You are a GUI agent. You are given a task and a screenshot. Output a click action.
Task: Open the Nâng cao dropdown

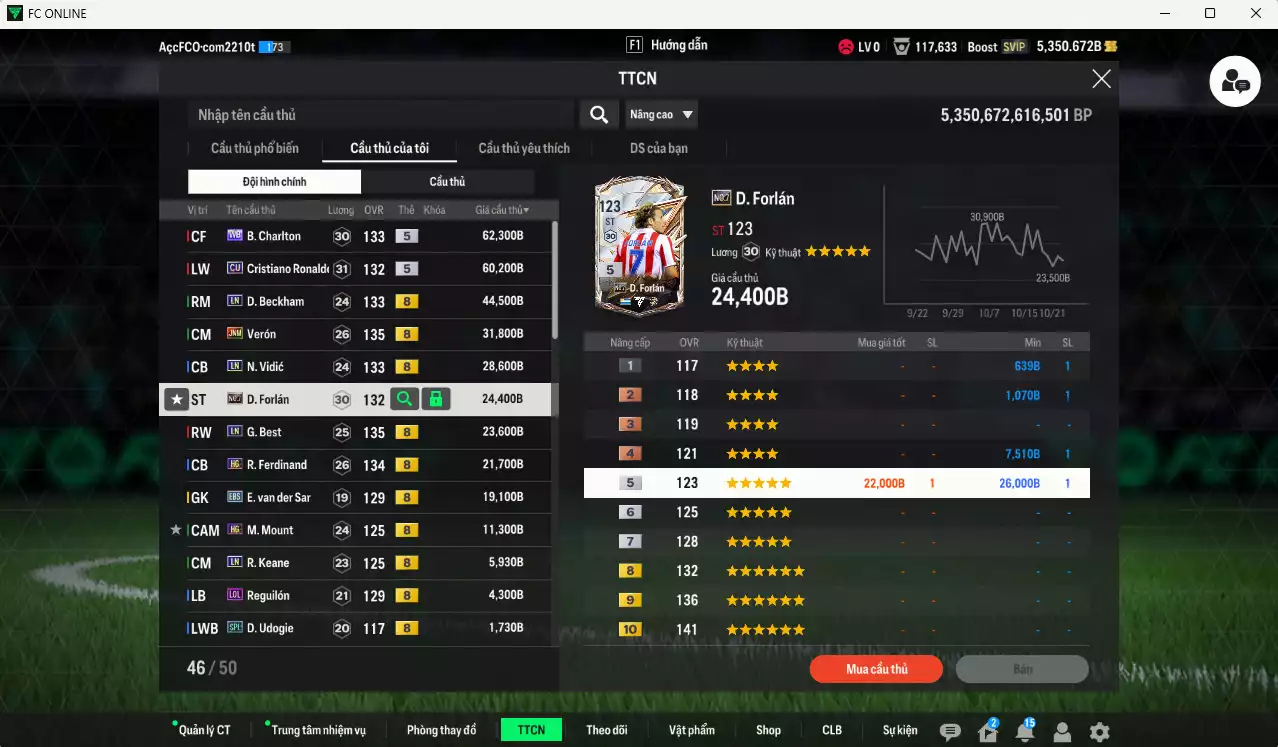[661, 115]
